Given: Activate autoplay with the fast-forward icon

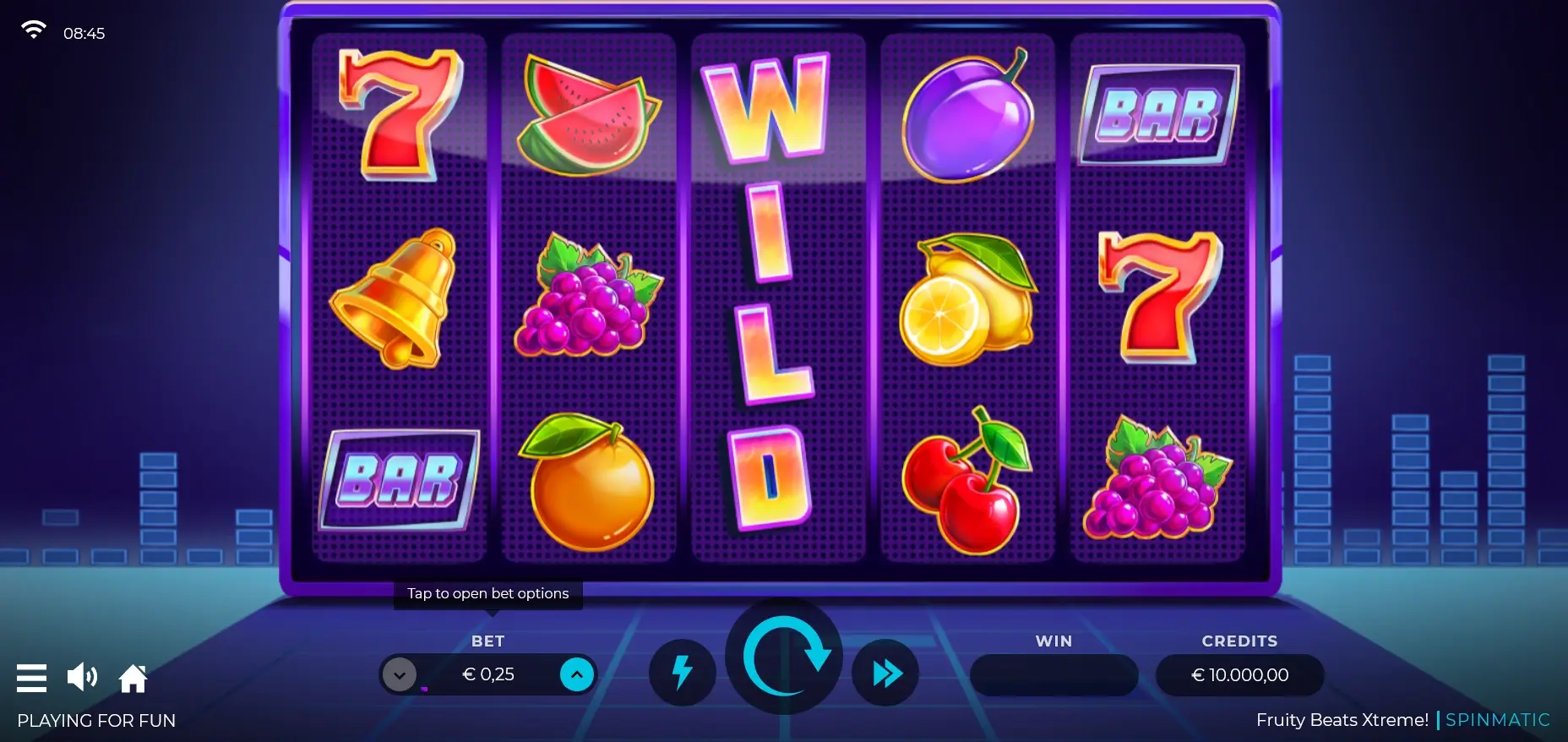Looking at the screenshot, I should point(885,674).
